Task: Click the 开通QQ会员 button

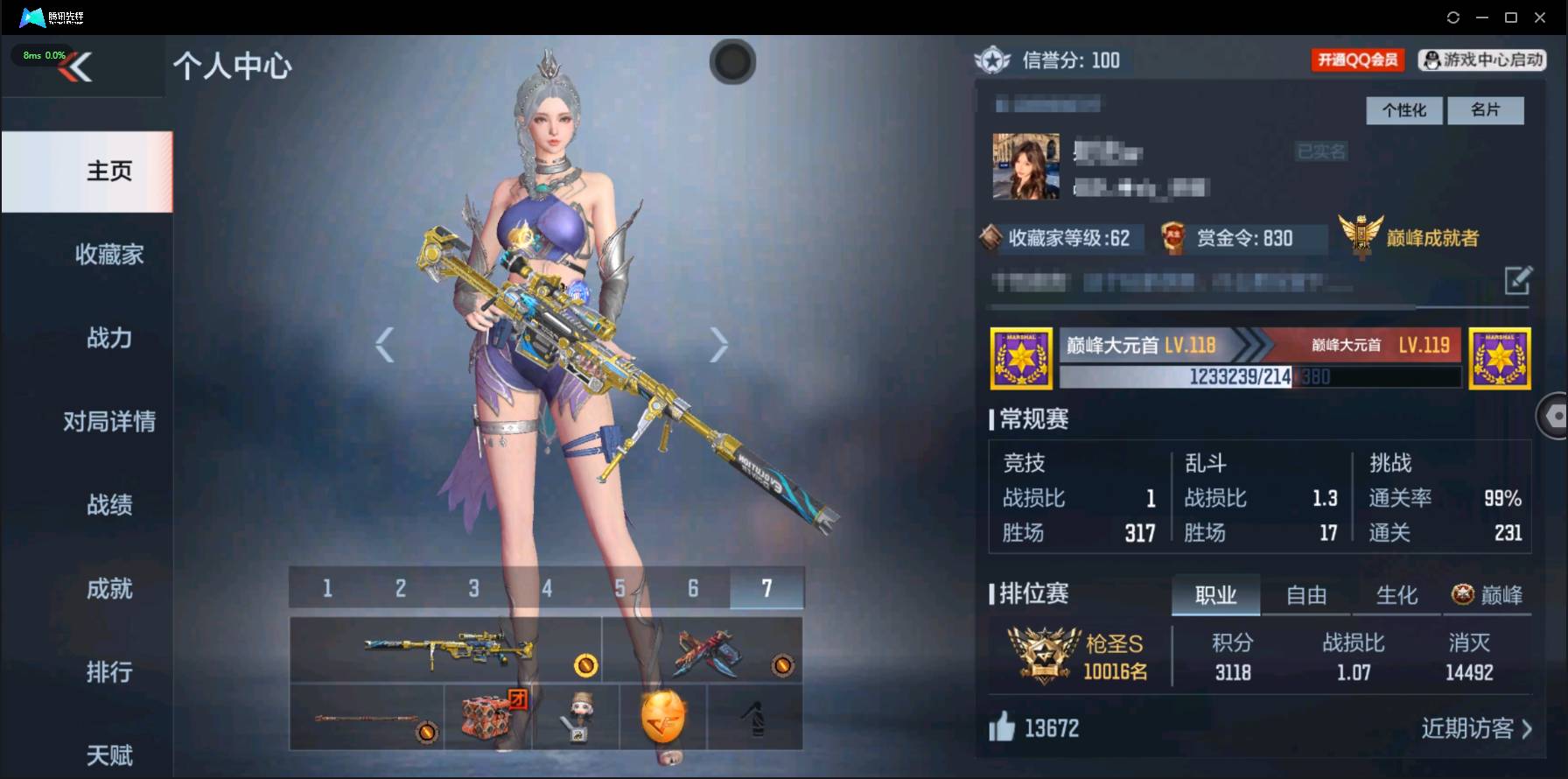Action: (x=1357, y=60)
